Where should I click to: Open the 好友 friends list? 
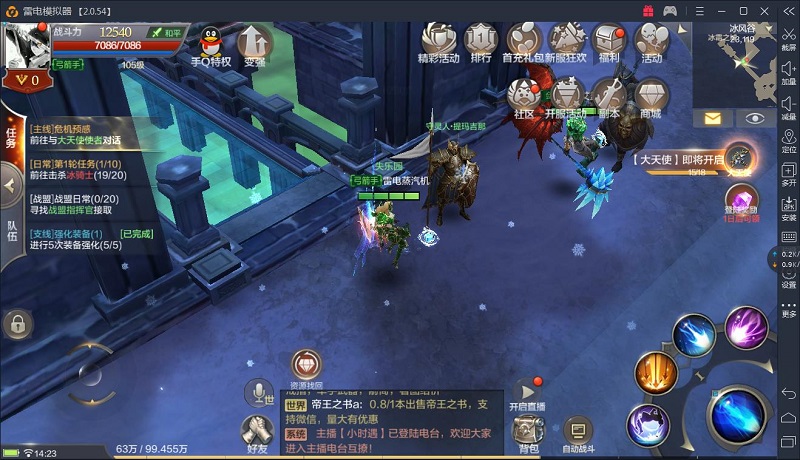[x=258, y=432]
